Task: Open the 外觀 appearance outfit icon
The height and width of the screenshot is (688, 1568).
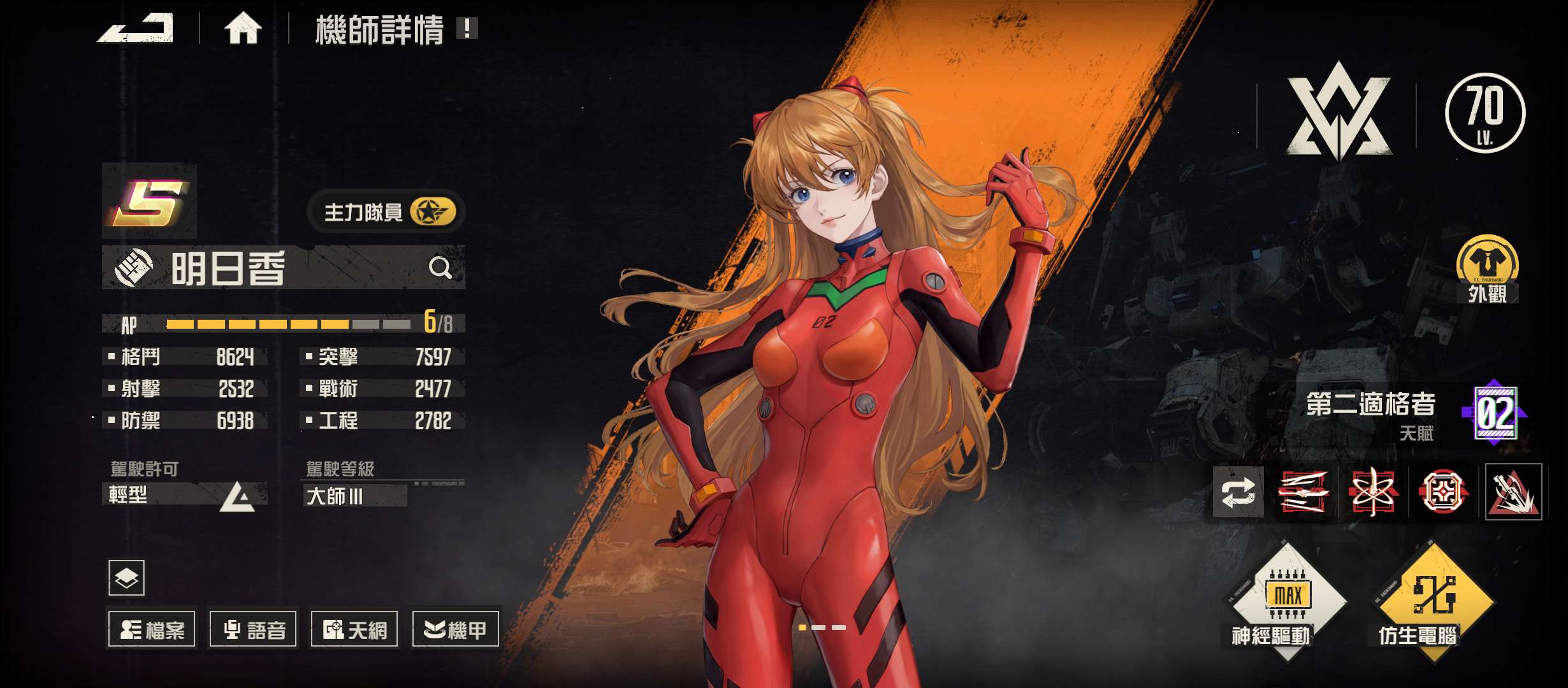Action: (1487, 268)
